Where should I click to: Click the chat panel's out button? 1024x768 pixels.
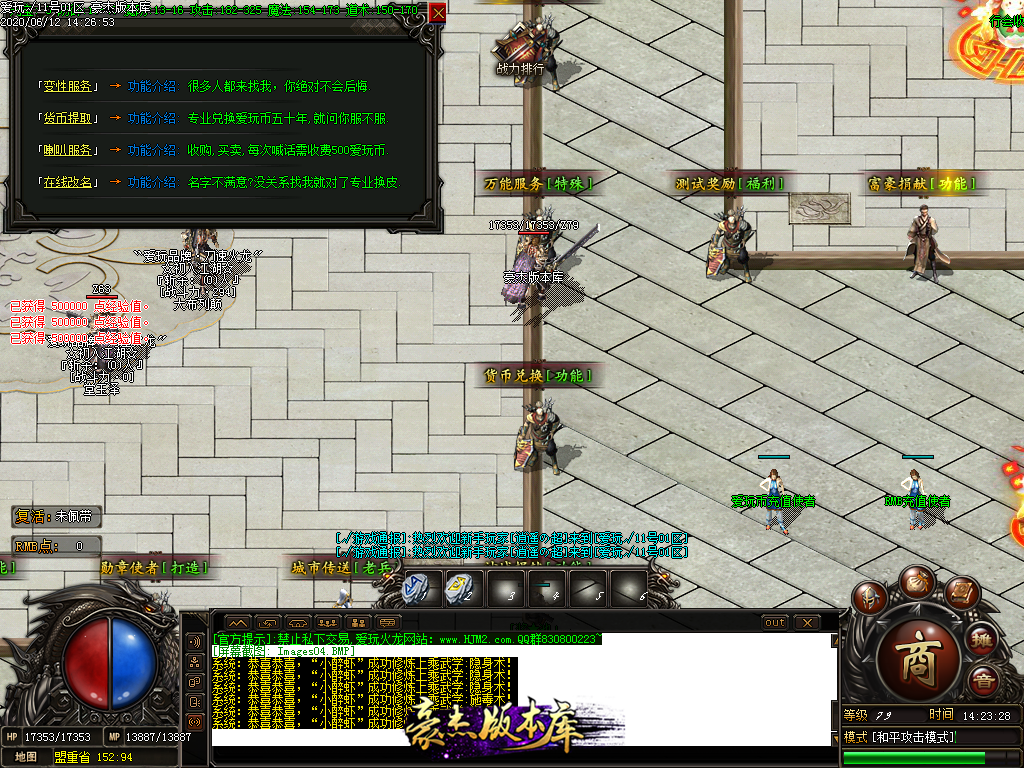(775, 622)
